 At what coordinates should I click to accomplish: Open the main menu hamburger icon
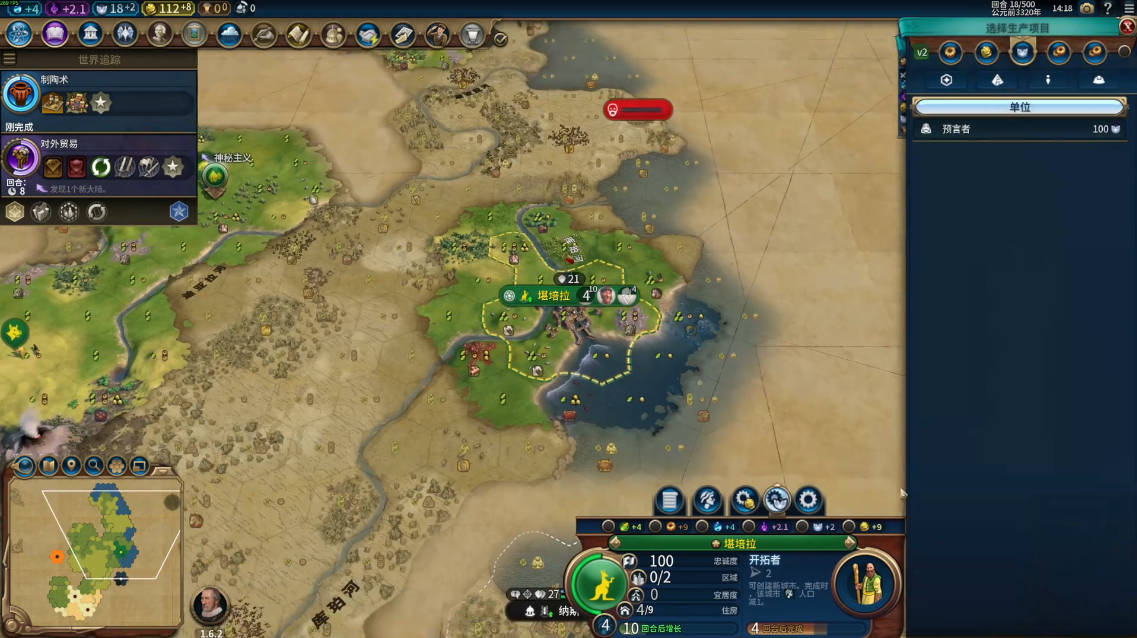click(1128, 8)
